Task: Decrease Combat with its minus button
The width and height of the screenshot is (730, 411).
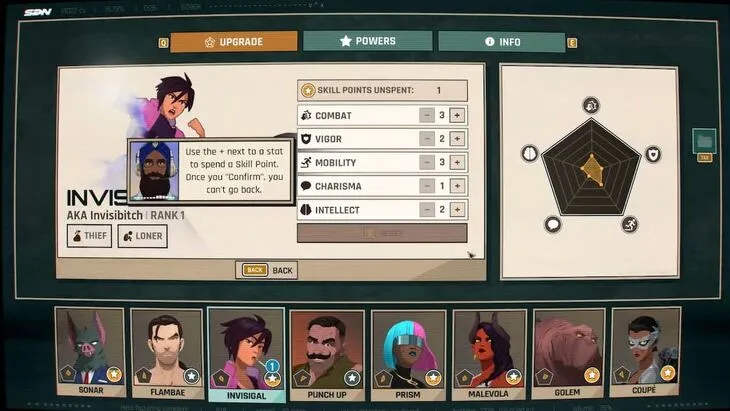Action: 426,115
